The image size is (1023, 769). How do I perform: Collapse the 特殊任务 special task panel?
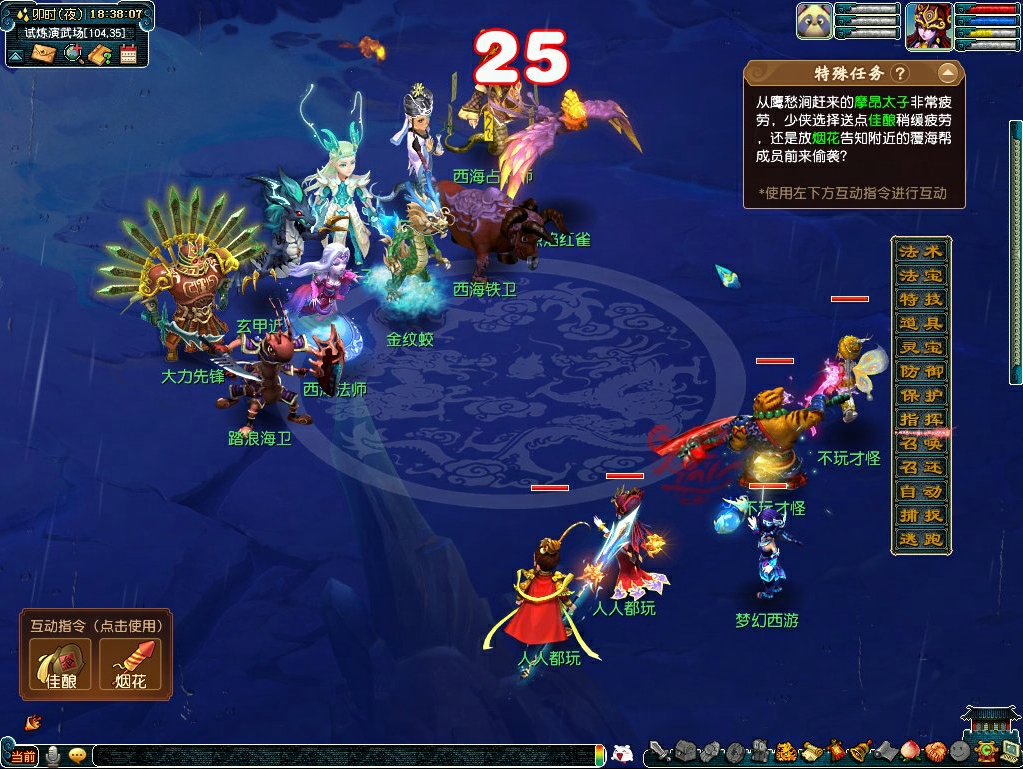coord(947,73)
